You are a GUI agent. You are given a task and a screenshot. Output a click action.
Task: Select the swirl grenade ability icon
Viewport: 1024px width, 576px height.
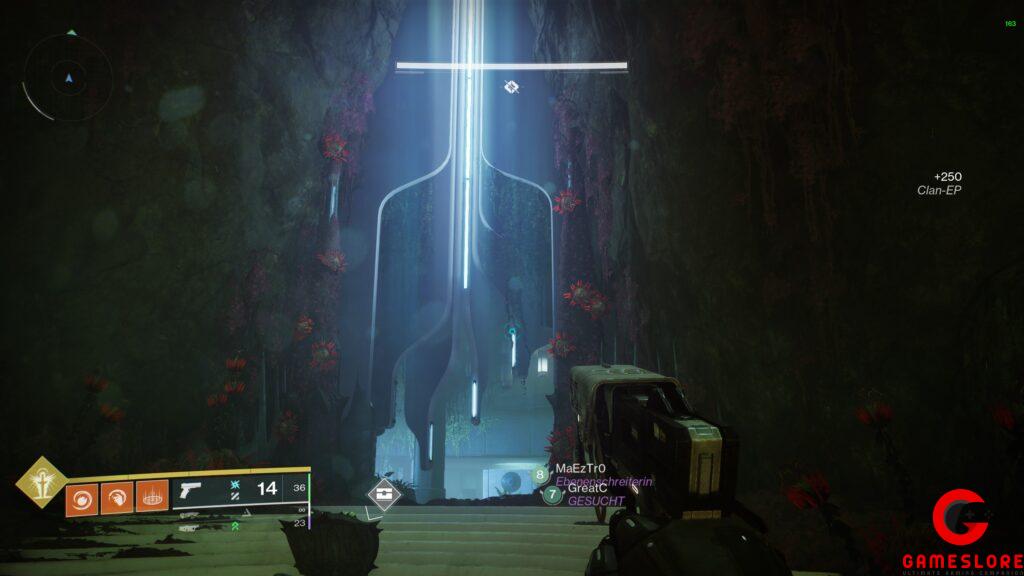(x=82, y=497)
